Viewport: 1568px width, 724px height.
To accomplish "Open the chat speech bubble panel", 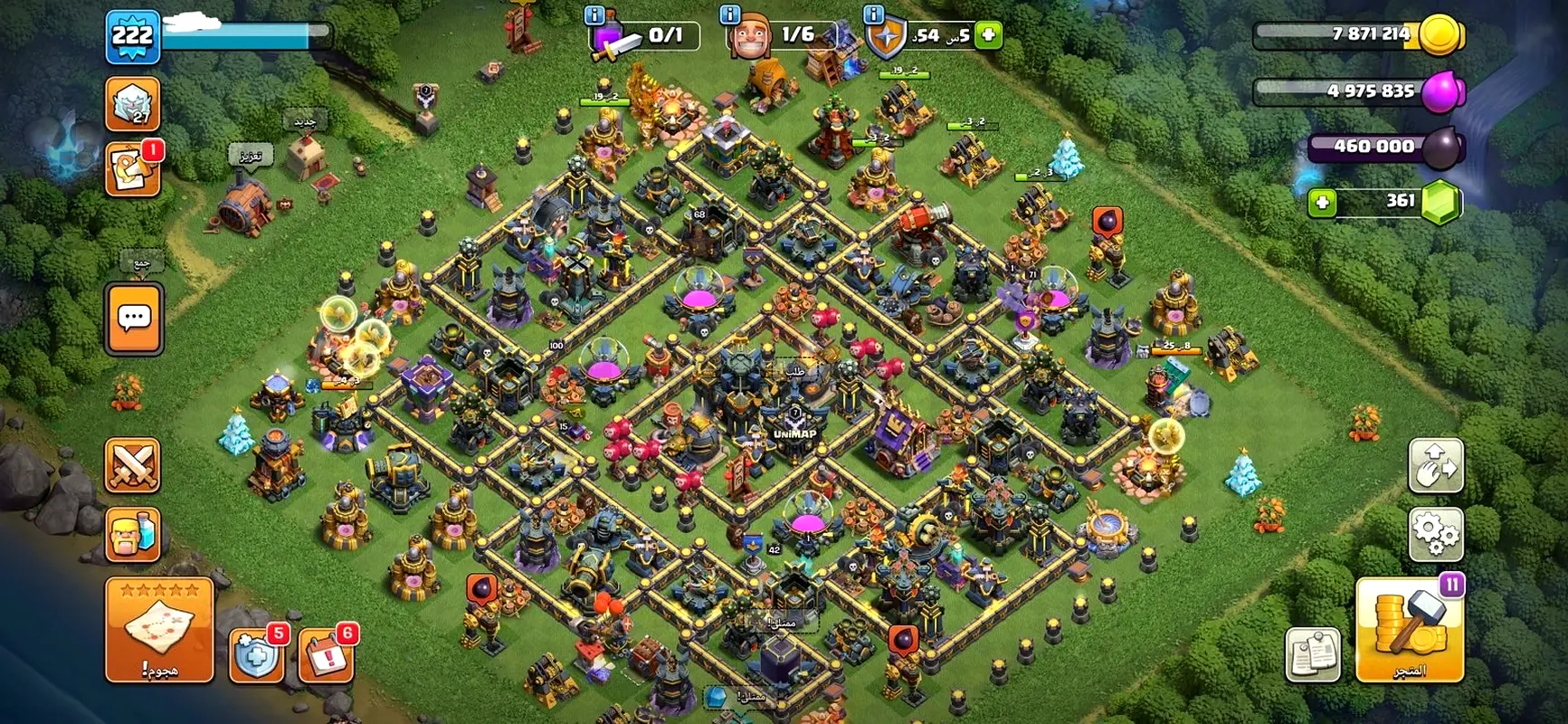I will 135,319.
